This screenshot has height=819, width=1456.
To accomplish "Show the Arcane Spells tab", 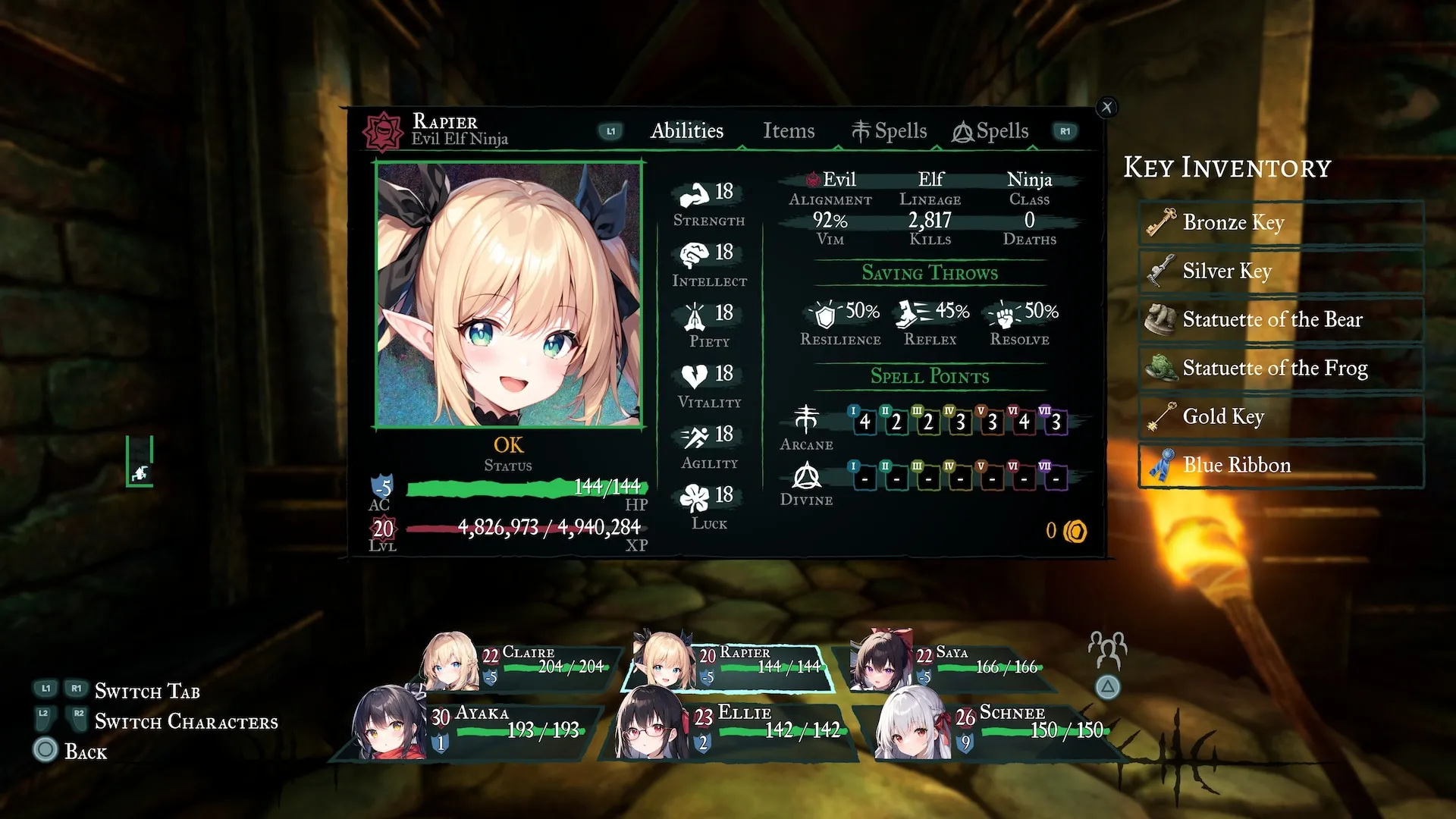I will click(x=889, y=131).
